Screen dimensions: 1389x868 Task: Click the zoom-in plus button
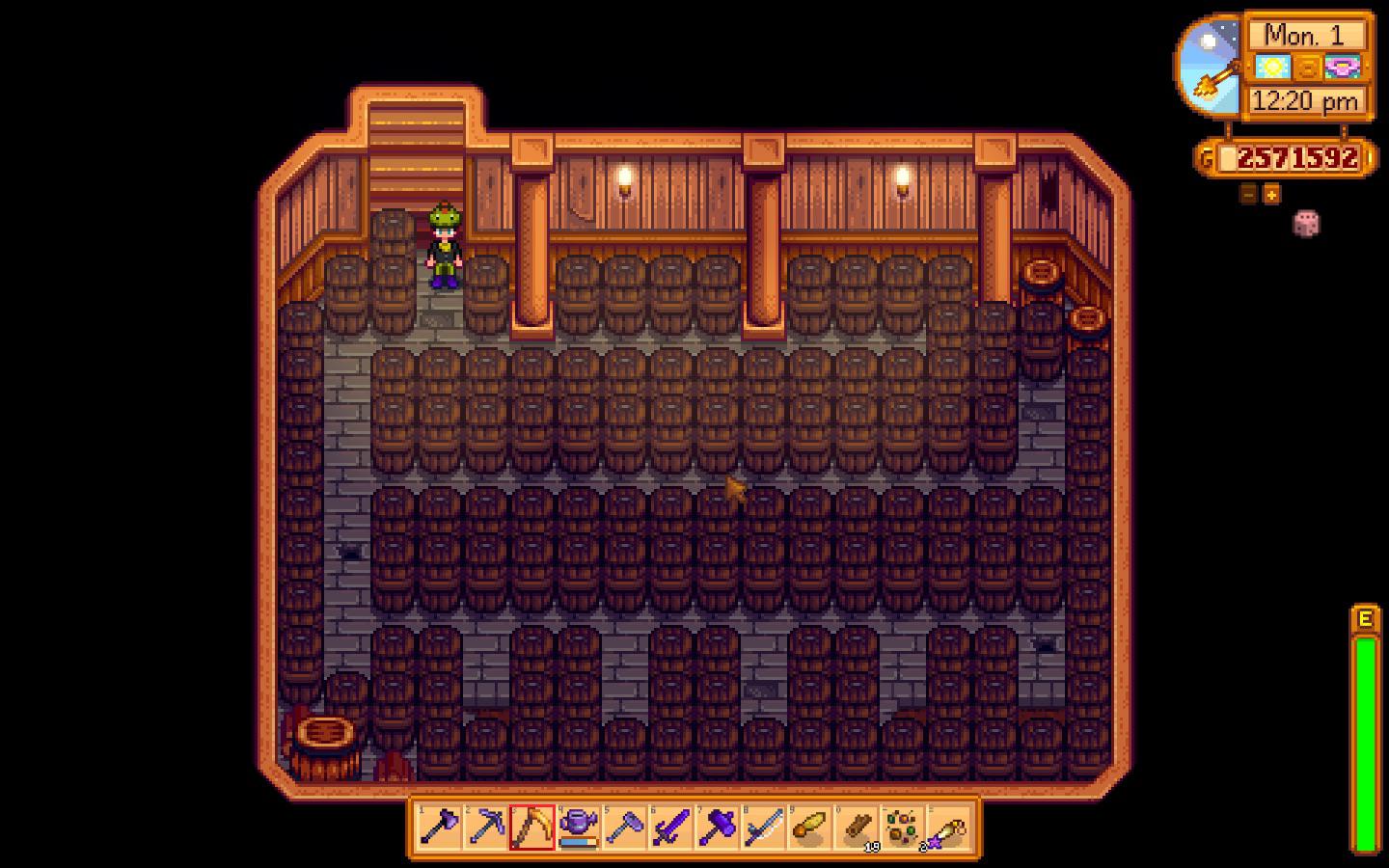click(1272, 194)
